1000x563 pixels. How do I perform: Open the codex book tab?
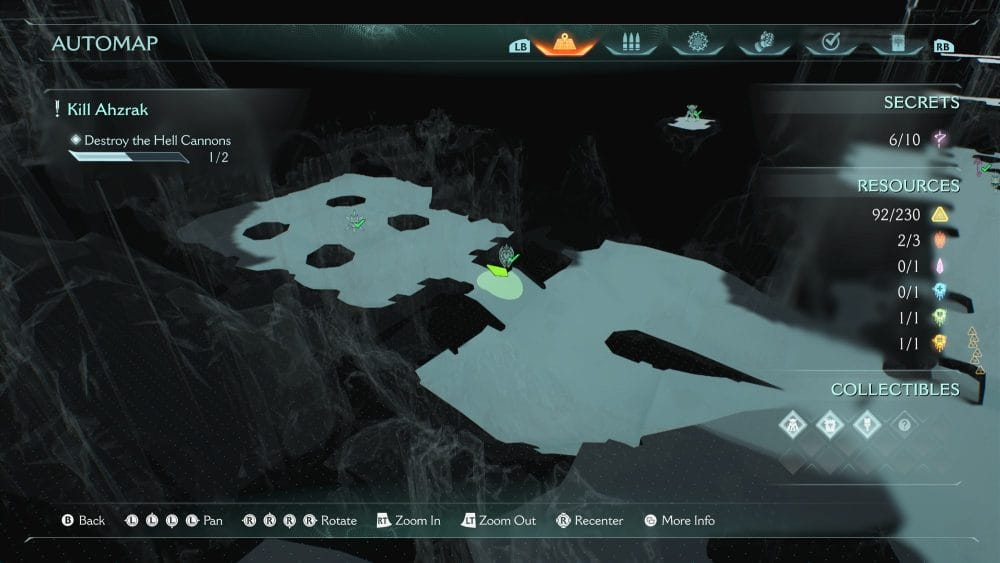[x=895, y=43]
